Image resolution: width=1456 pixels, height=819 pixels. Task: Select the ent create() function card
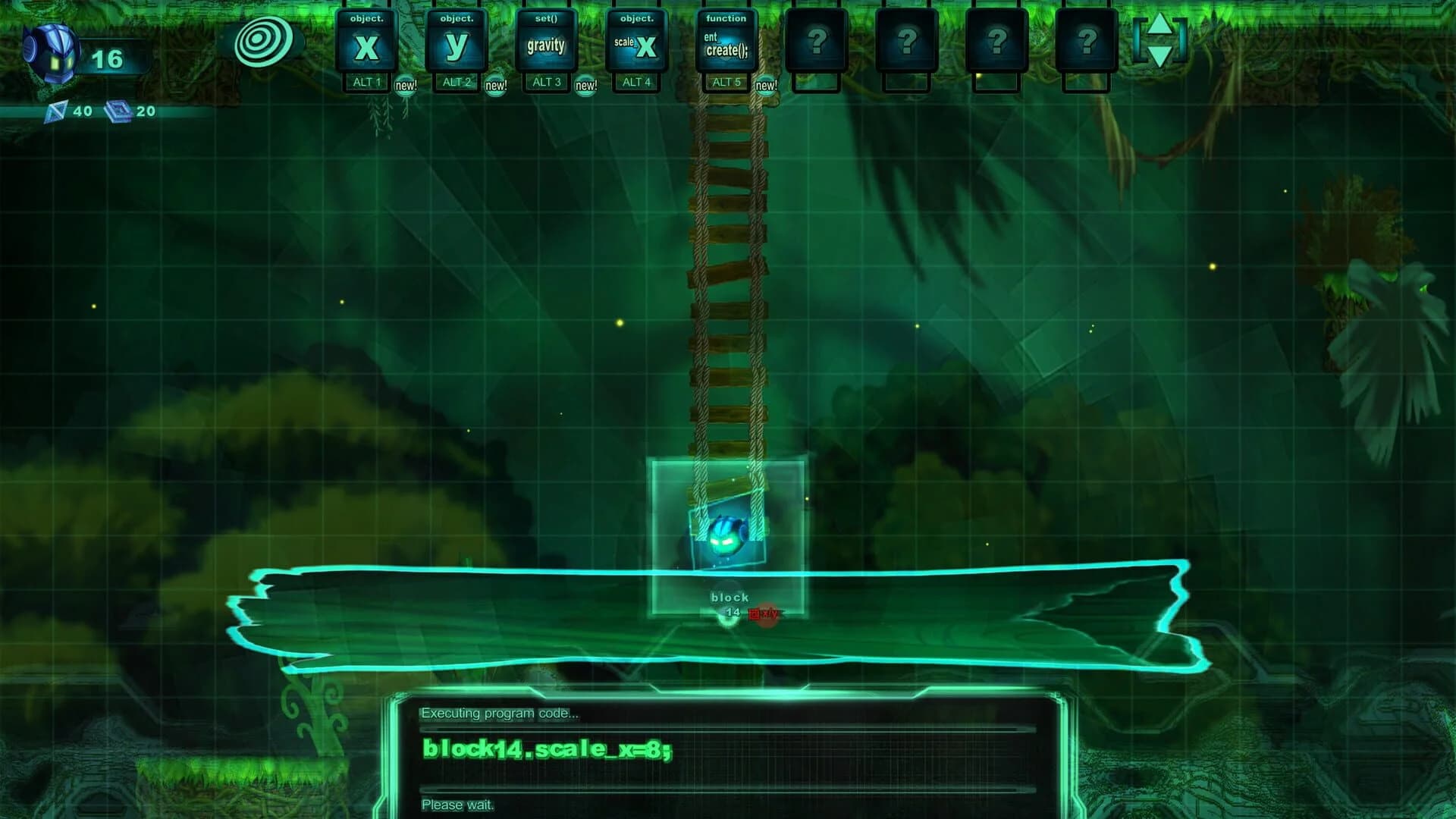coord(726,42)
